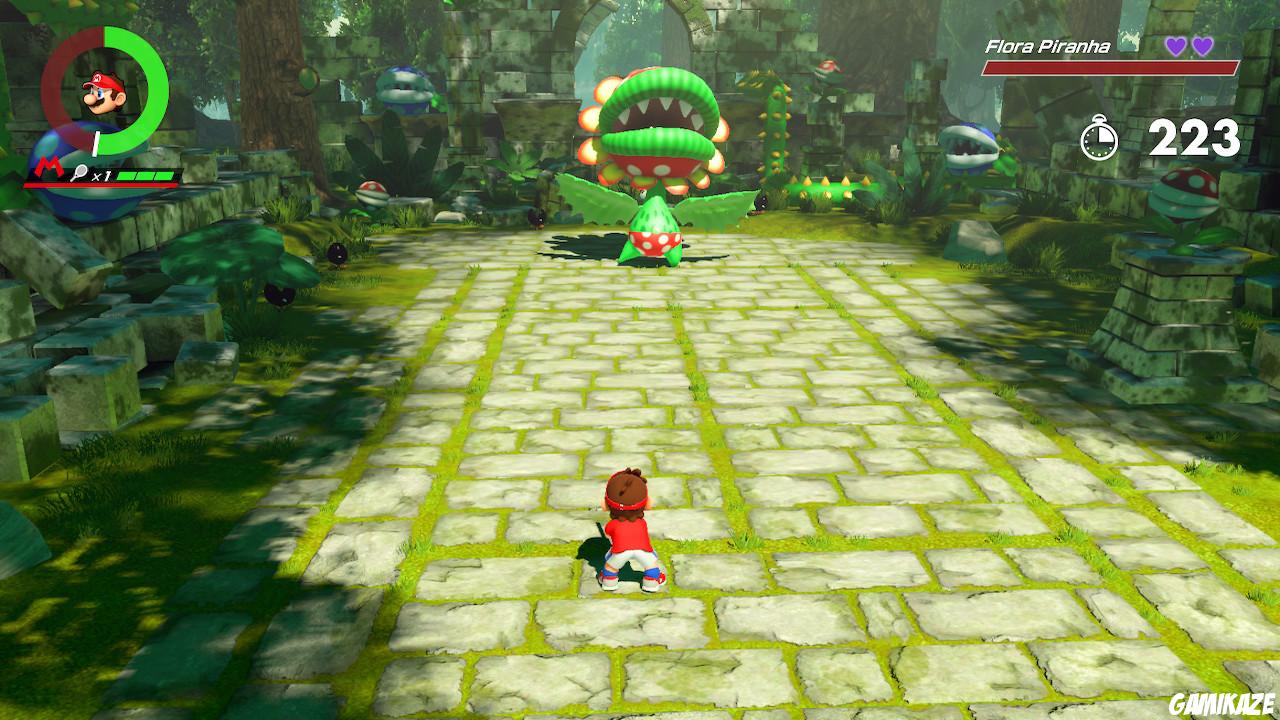Expand the Flora Piranha boss nameplate
Image resolution: width=1280 pixels, height=720 pixels.
pyautogui.click(x=1048, y=45)
